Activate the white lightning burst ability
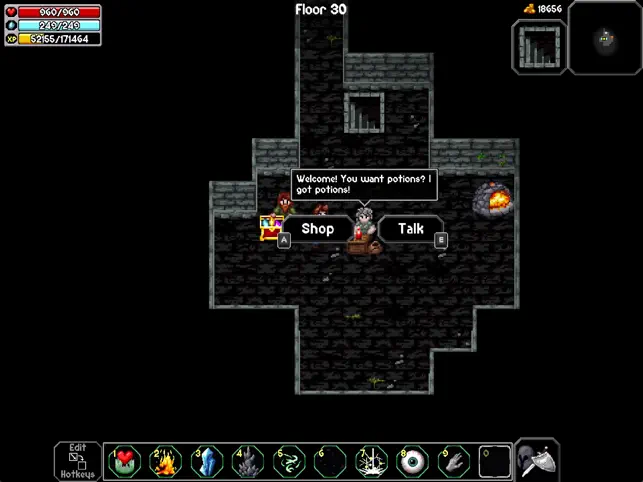Screen dimensions: 643x482 coord(370,461)
